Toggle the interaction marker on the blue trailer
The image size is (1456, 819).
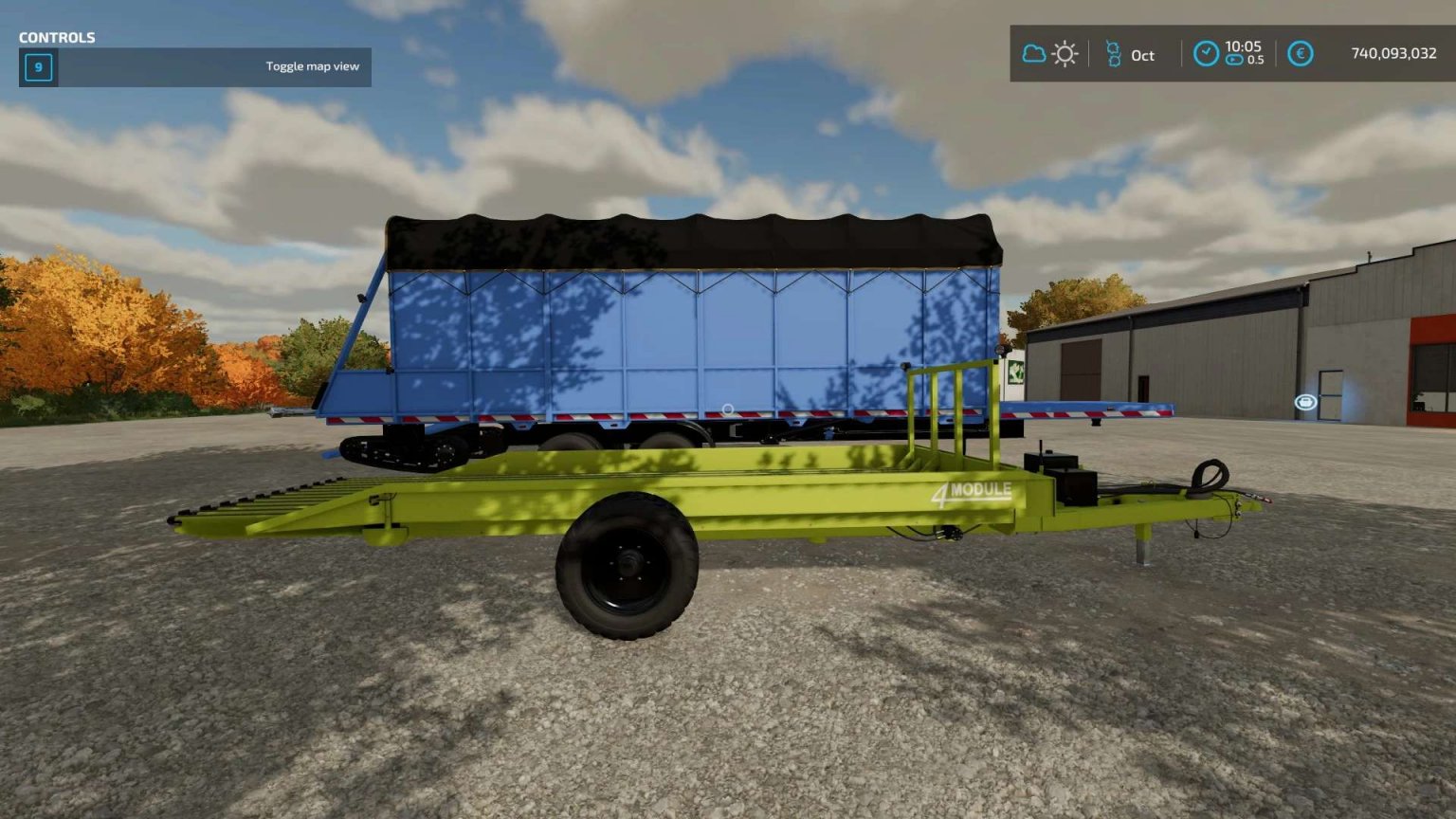pos(727,409)
